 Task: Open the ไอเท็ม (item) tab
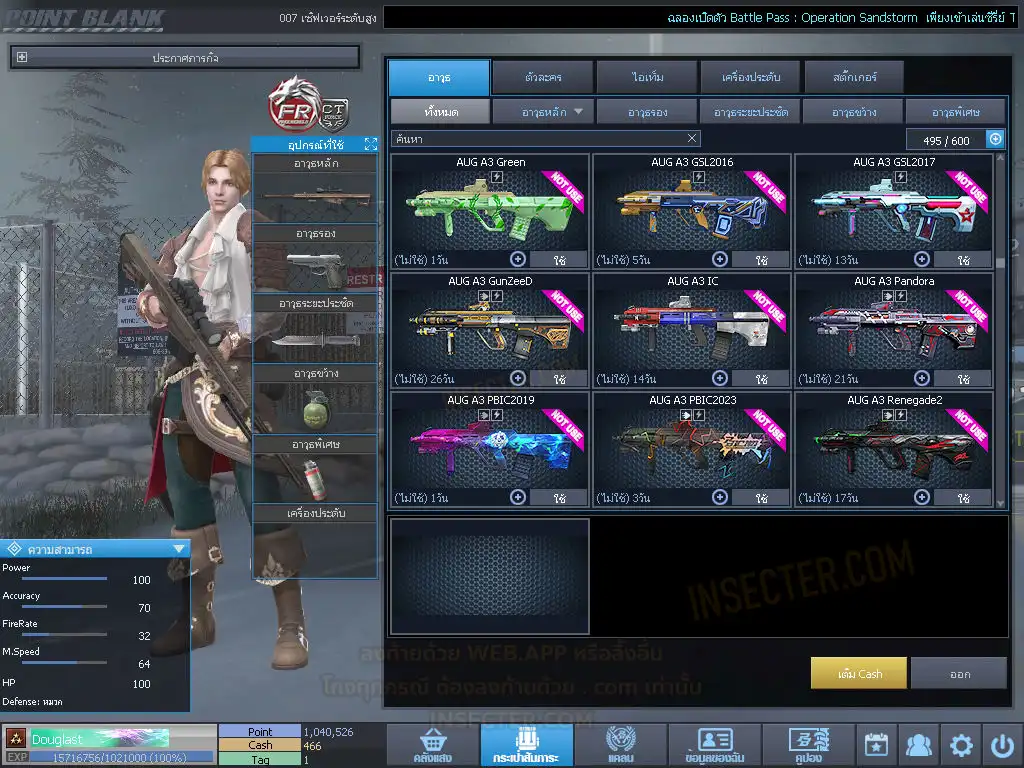click(649, 77)
